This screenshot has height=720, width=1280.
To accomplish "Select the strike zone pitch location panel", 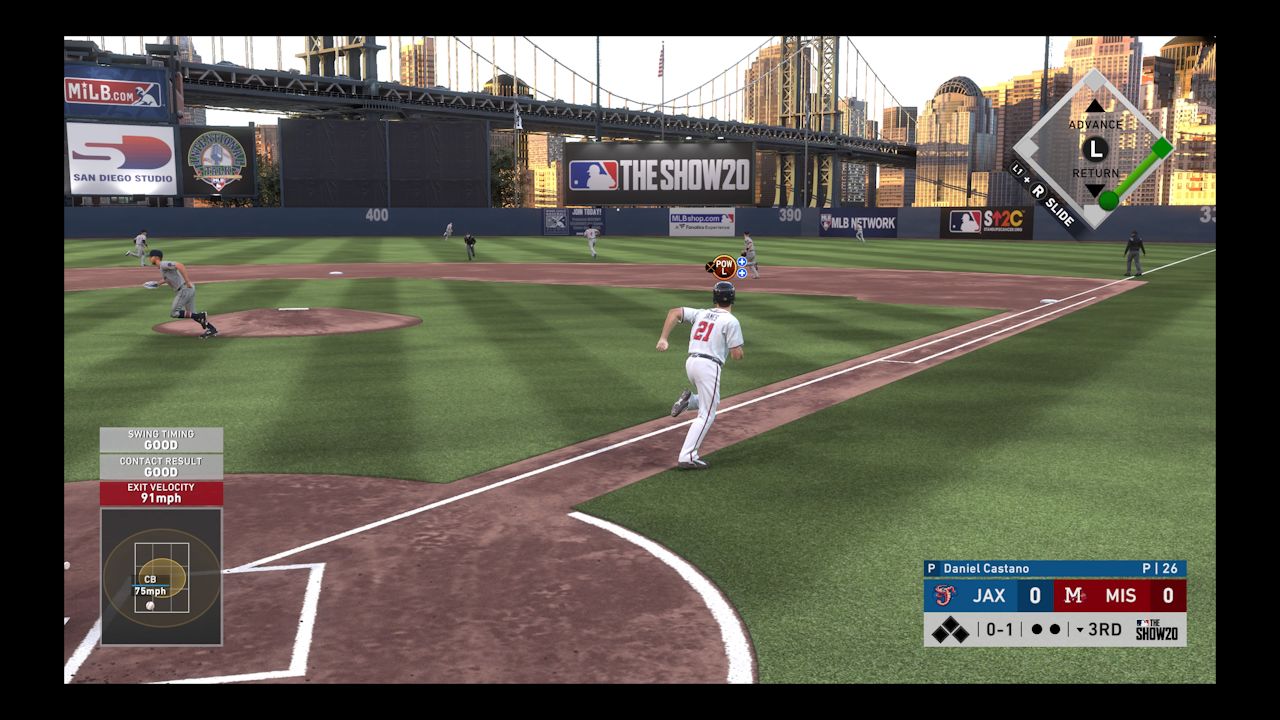I will click(x=161, y=576).
